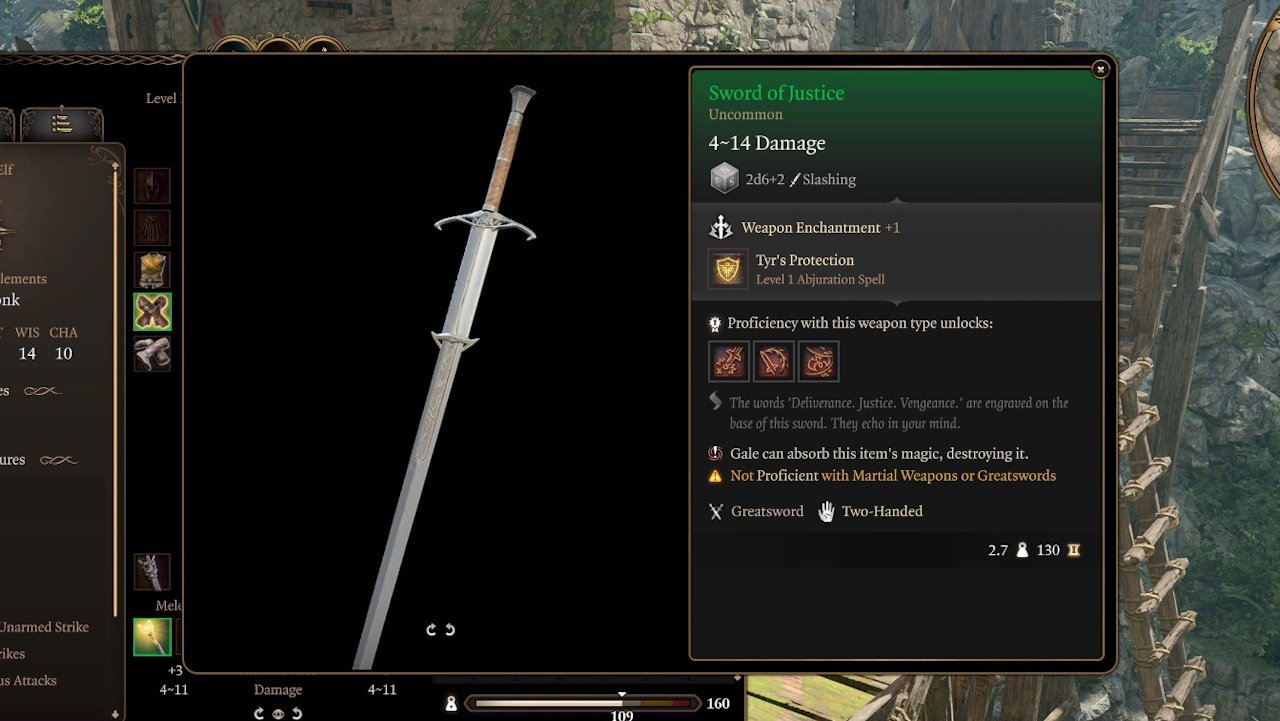This screenshot has height=721, width=1280.
Task: Close the Sword of Justice tooltip
Action: coord(1100,69)
